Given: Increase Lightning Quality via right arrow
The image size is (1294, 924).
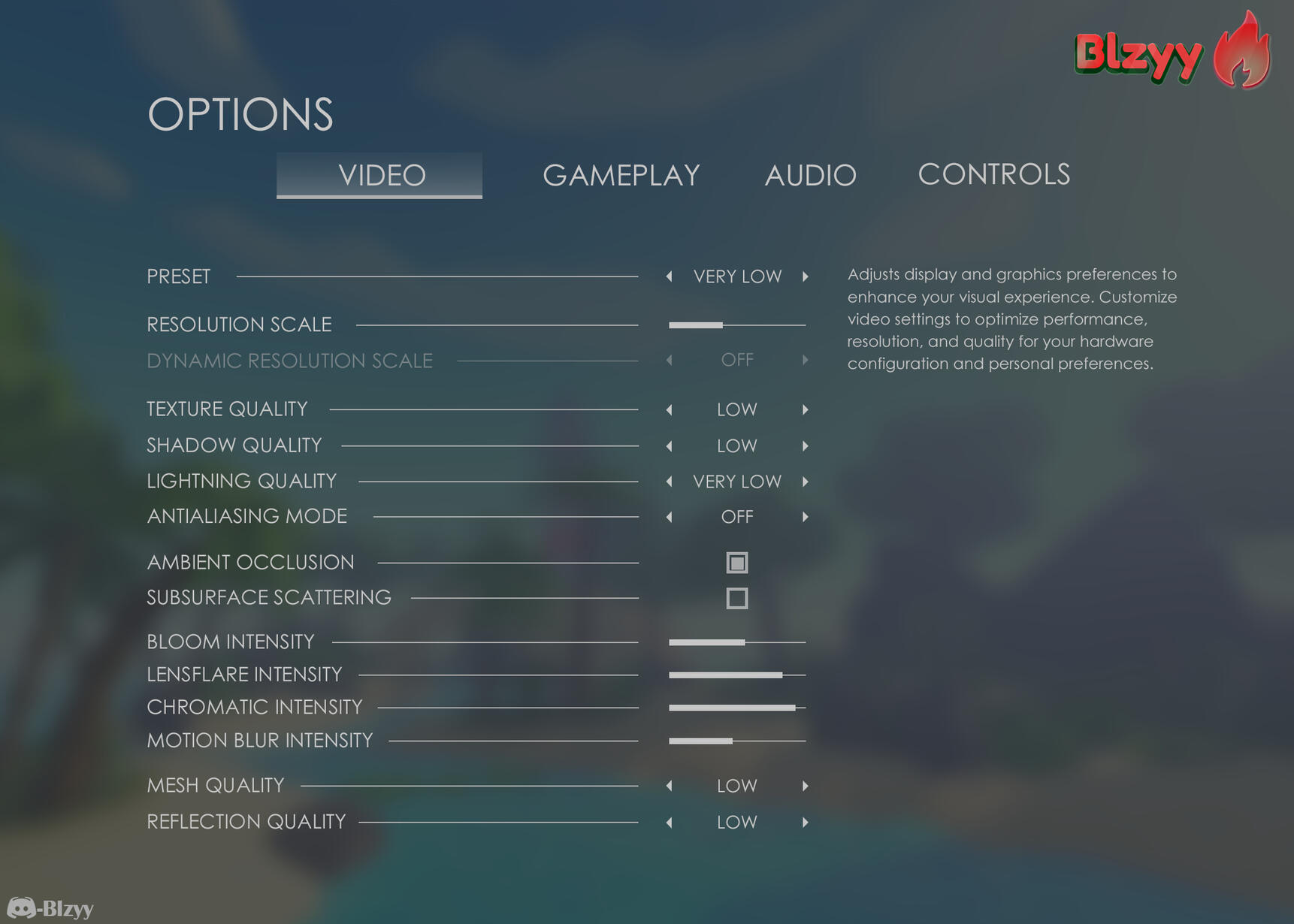Looking at the screenshot, I should point(805,482).
